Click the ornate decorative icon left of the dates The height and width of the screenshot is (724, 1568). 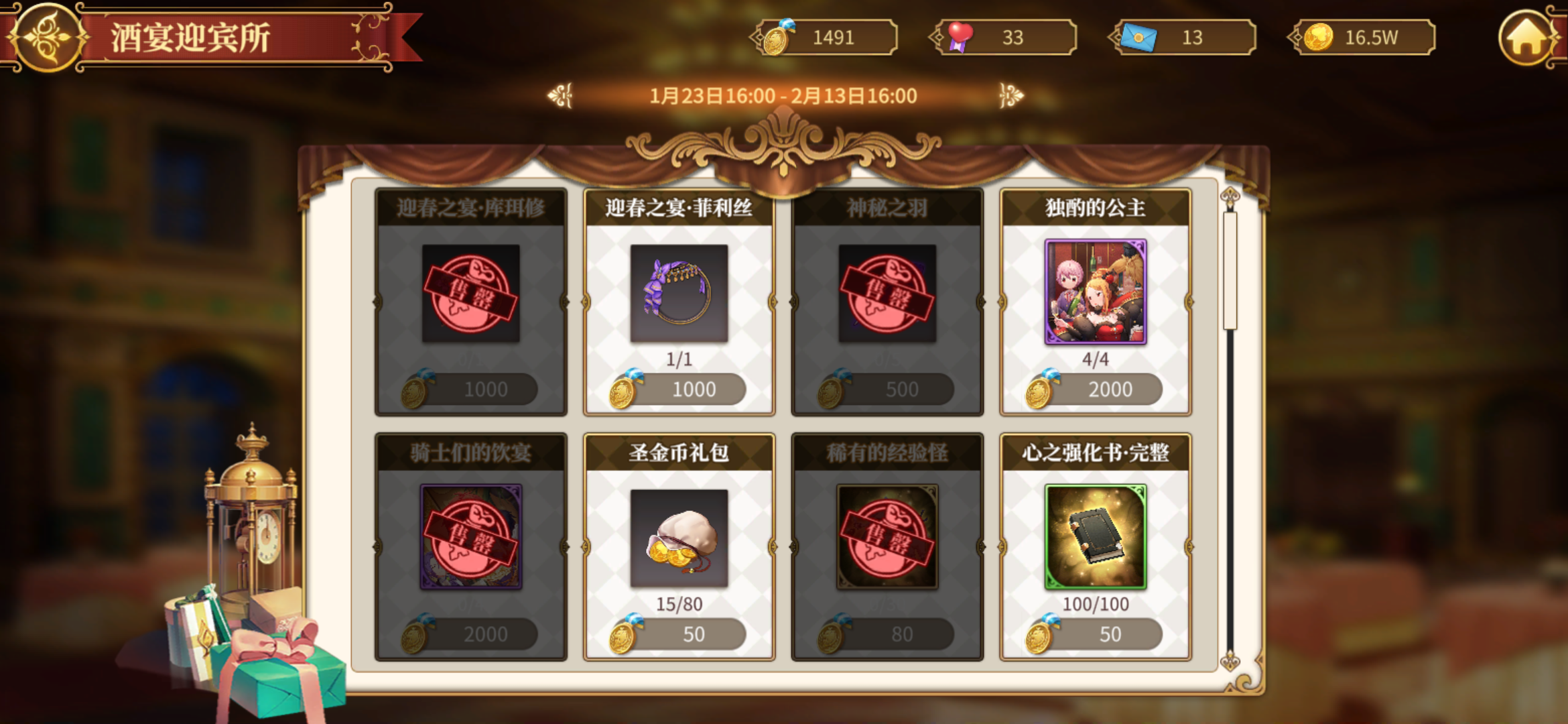coord(560,96)
